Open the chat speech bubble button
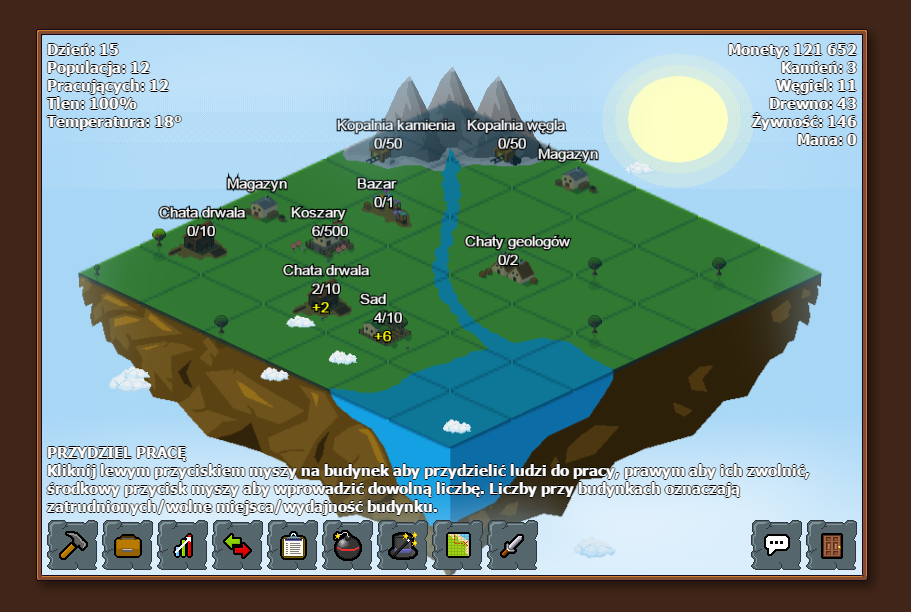 tap(777, 545)
